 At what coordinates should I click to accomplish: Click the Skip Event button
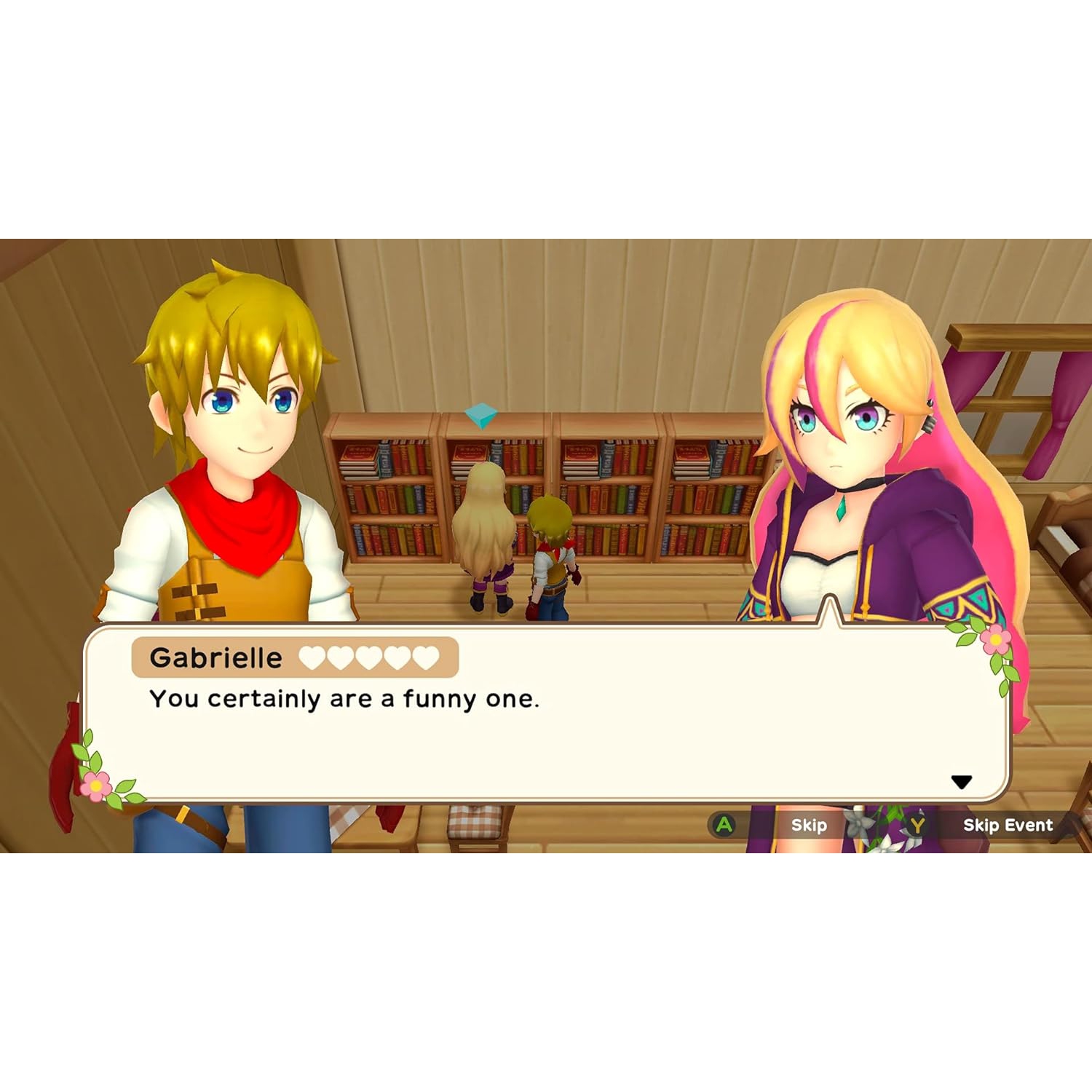[x=1008, y=826]
